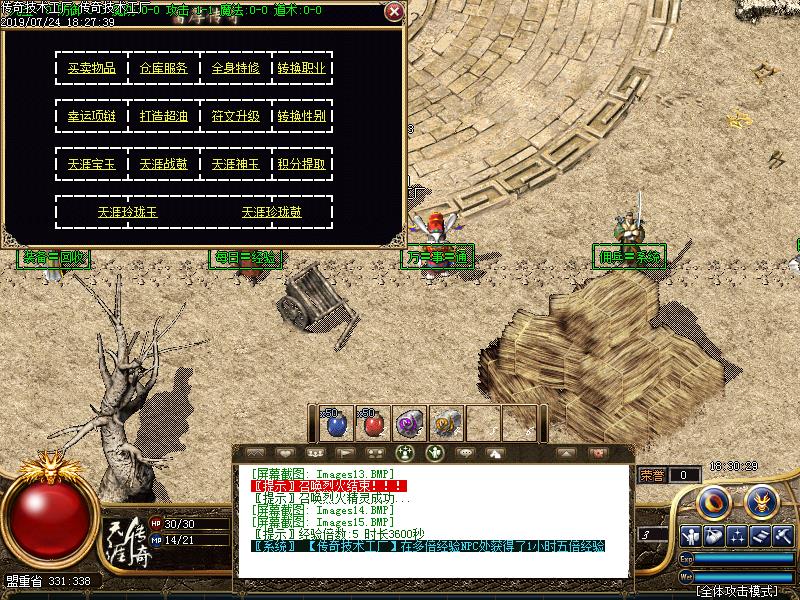800x600 pixels.
Task: Open 仓库服务 storage service
Action: coord(164,69)
